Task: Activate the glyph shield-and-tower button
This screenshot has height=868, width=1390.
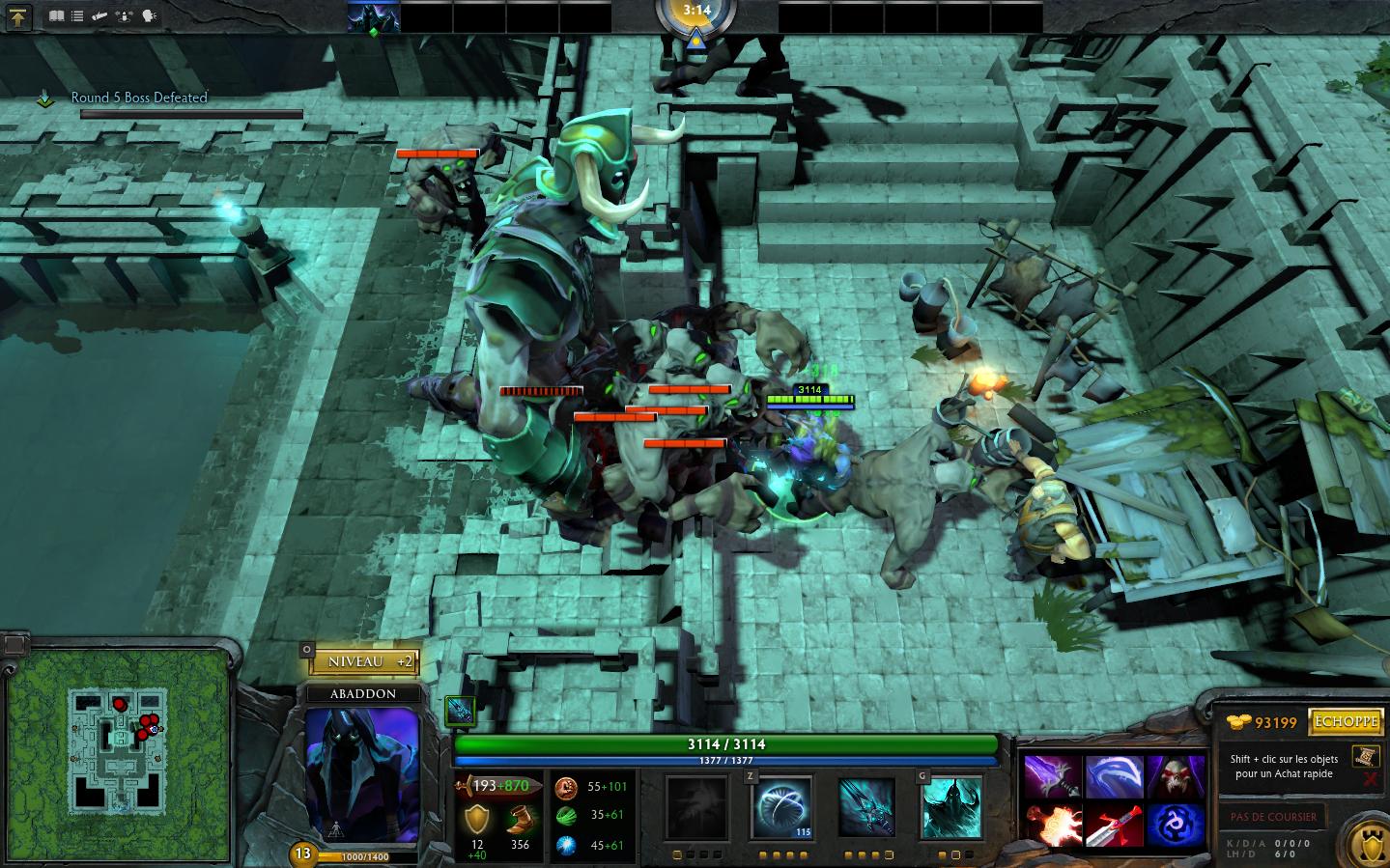Action: coord(1365,839)
